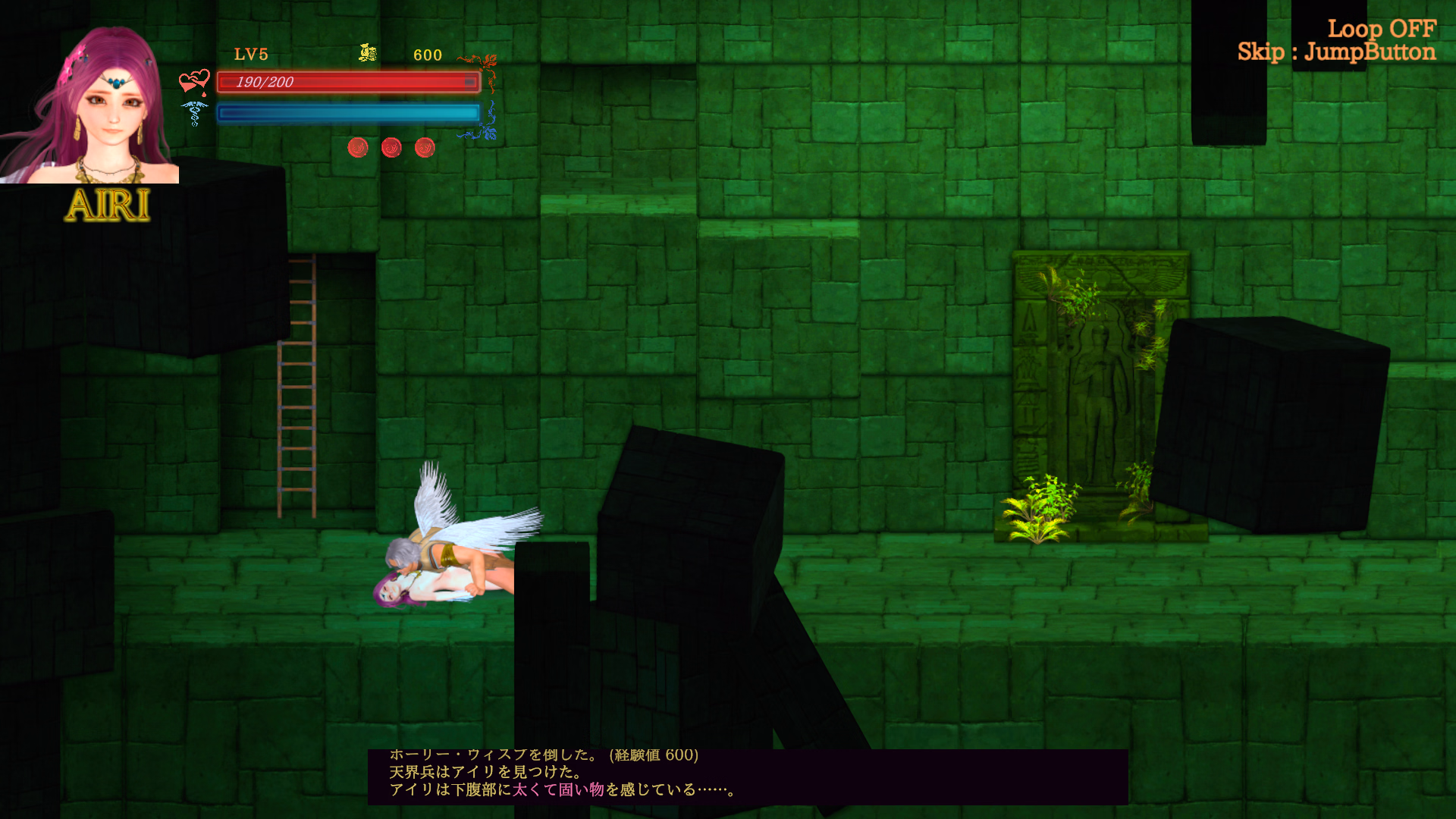
Task: Click the blue mana bar
Action: (347, 112)
